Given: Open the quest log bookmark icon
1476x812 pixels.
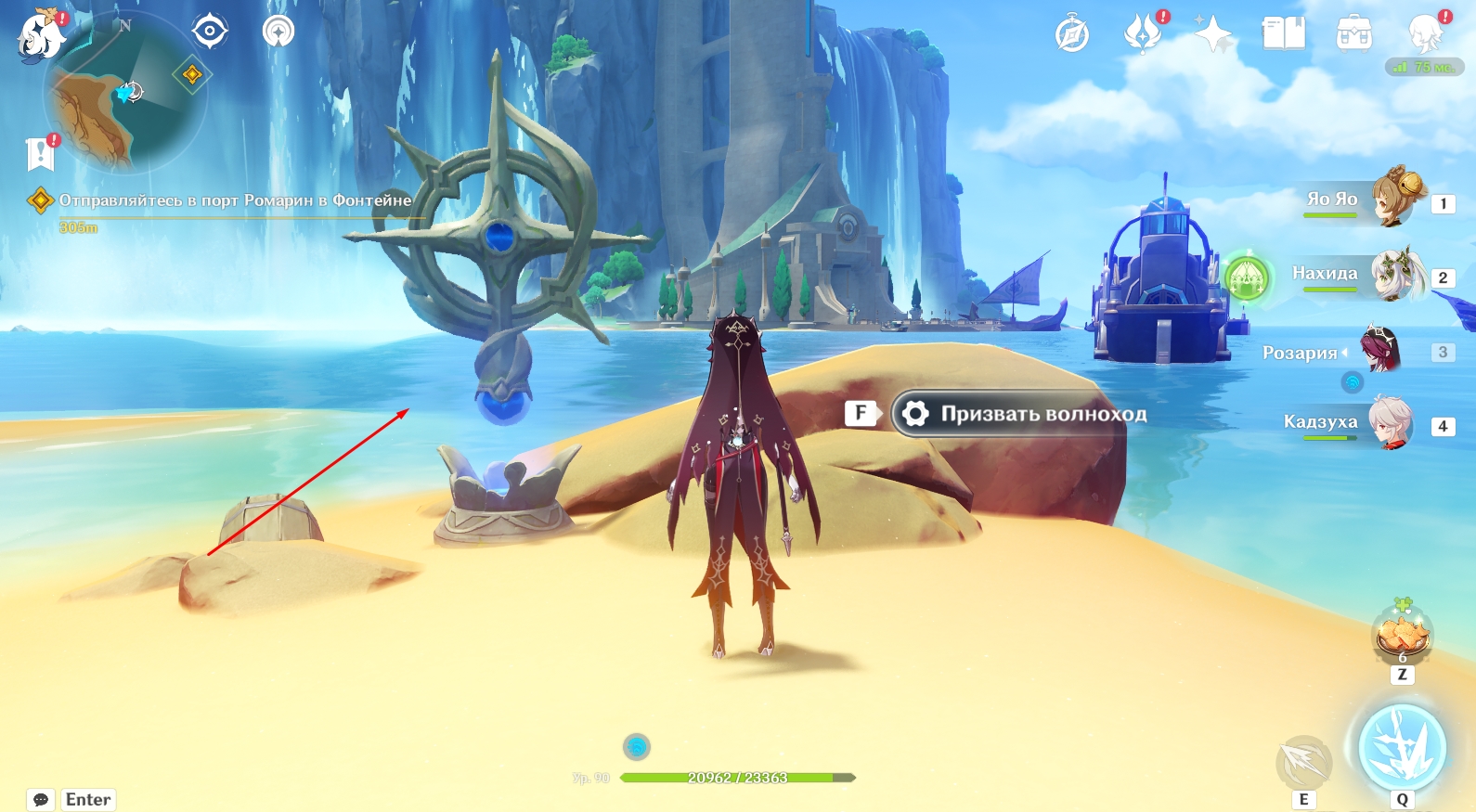Looking at the screenshot, I should pyautogui.click(x=41, y=154).
